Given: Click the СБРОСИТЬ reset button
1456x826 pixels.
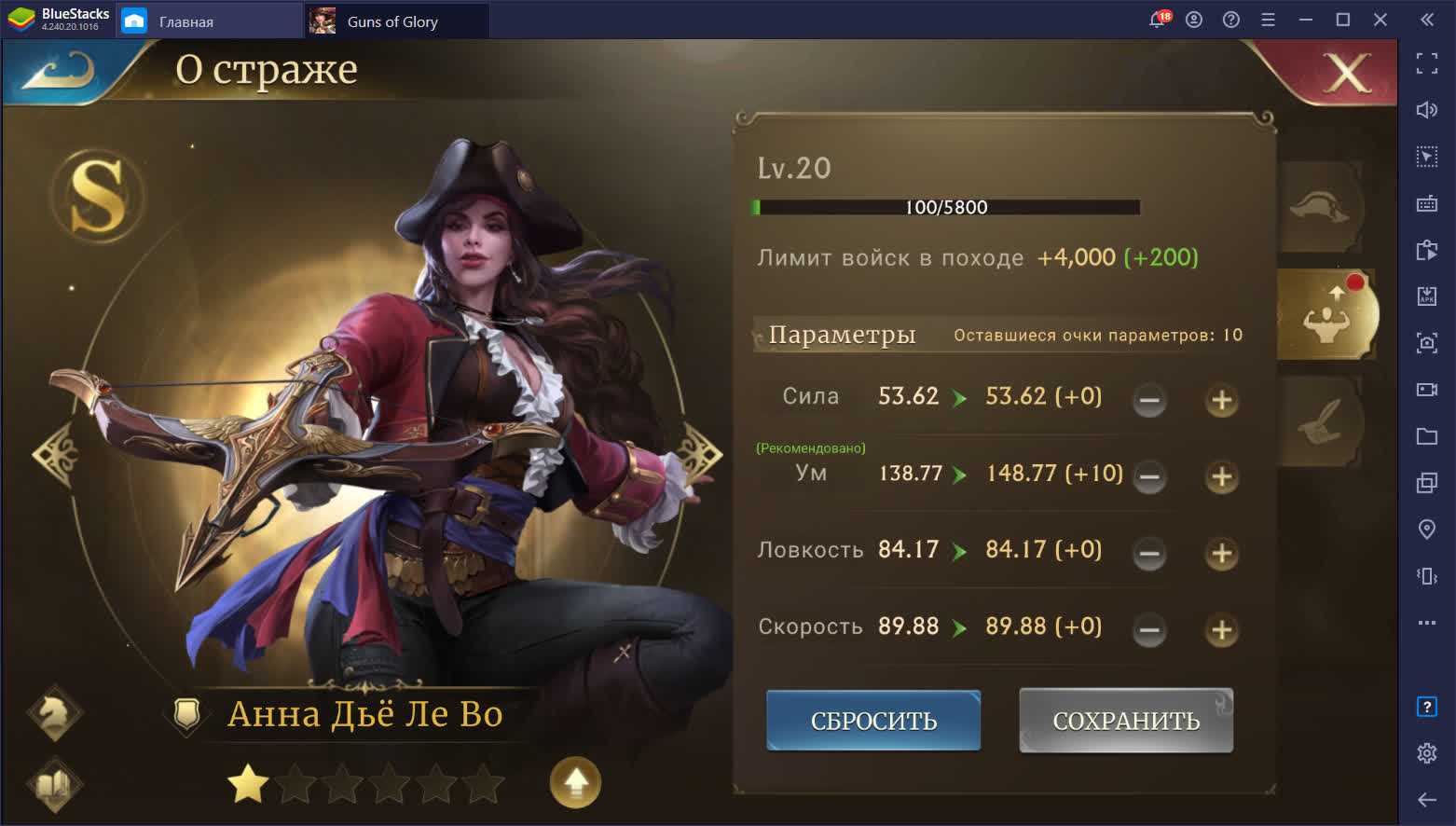Looking at the screenshot, I should coord(873,721).
